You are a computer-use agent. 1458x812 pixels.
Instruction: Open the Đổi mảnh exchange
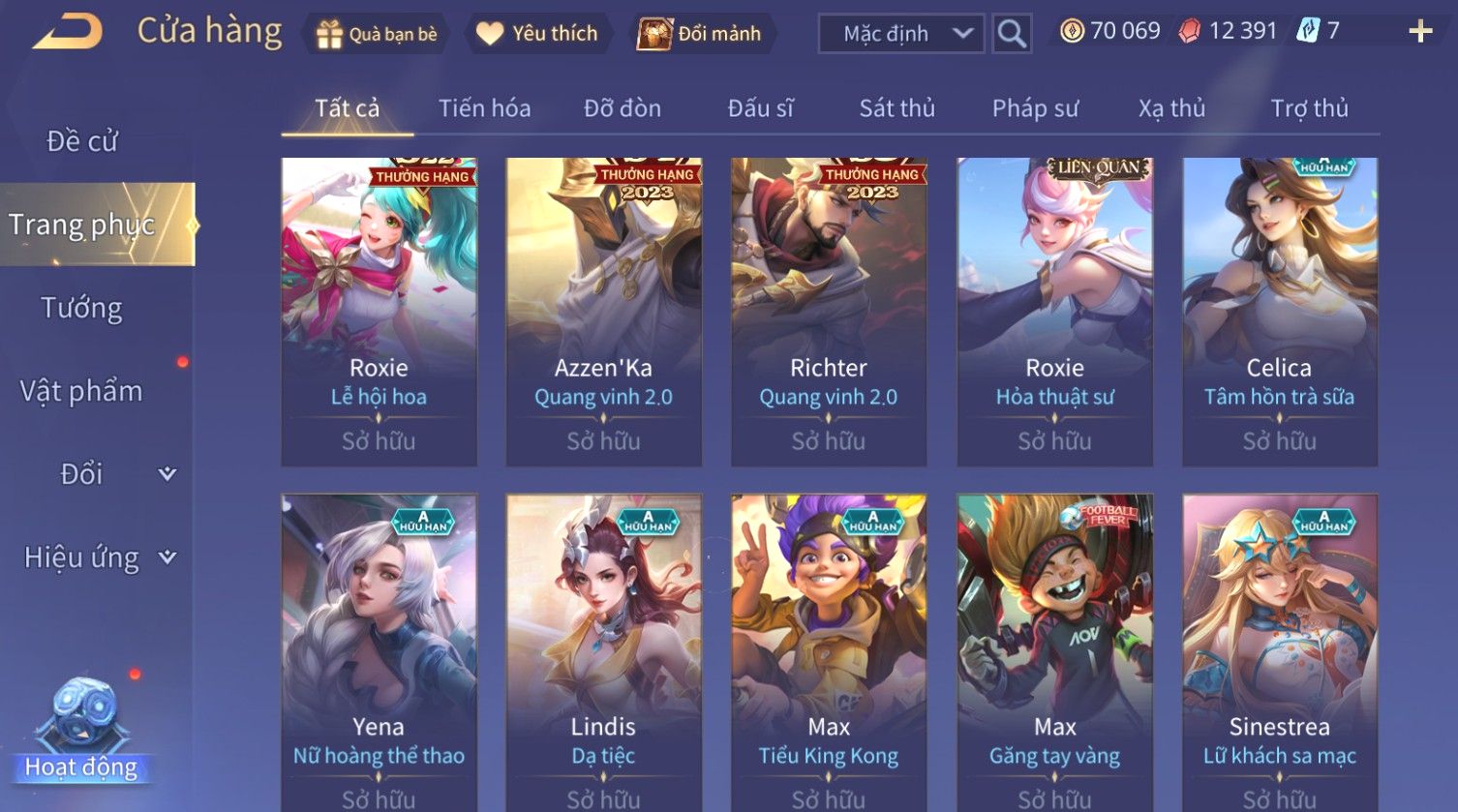click(699, 34)
